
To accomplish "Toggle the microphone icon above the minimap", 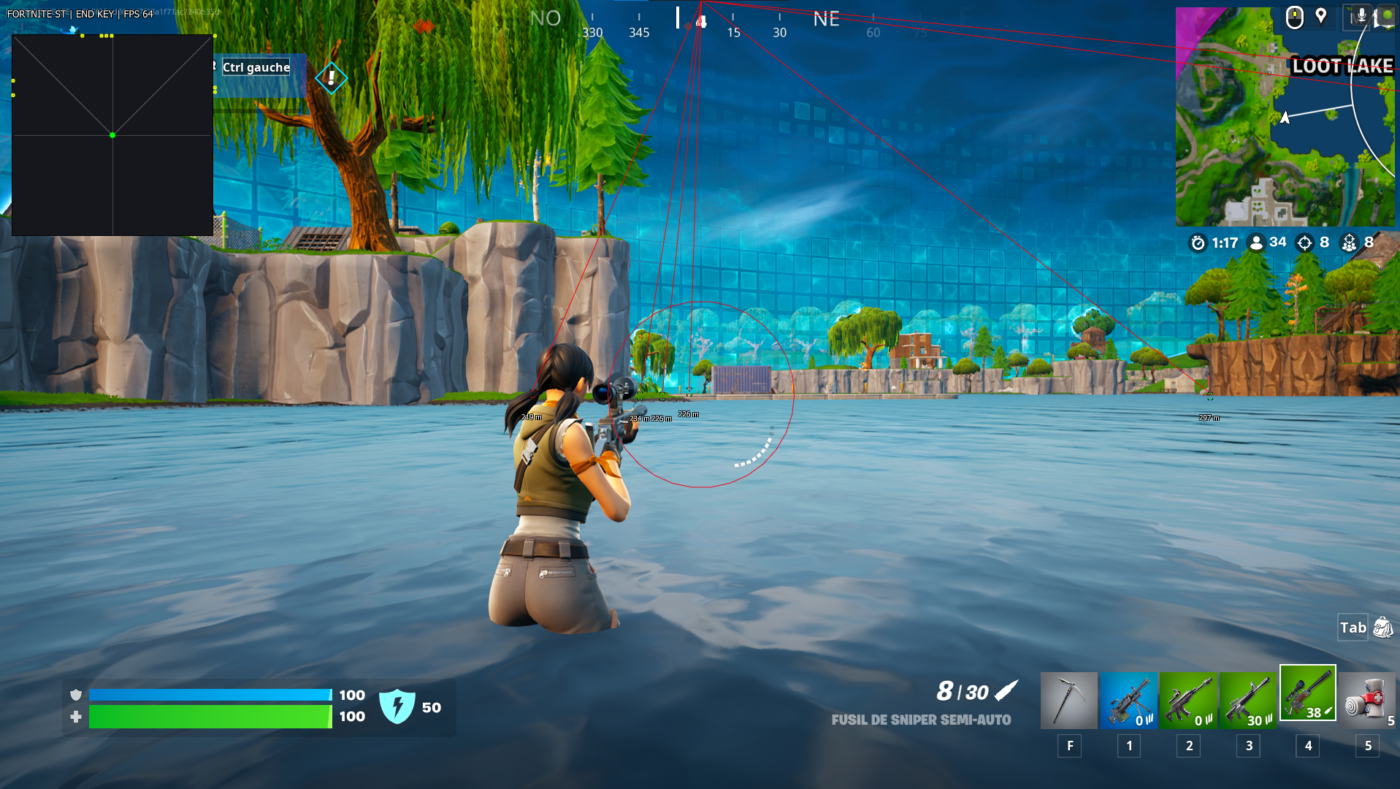I will [1362, 14].
